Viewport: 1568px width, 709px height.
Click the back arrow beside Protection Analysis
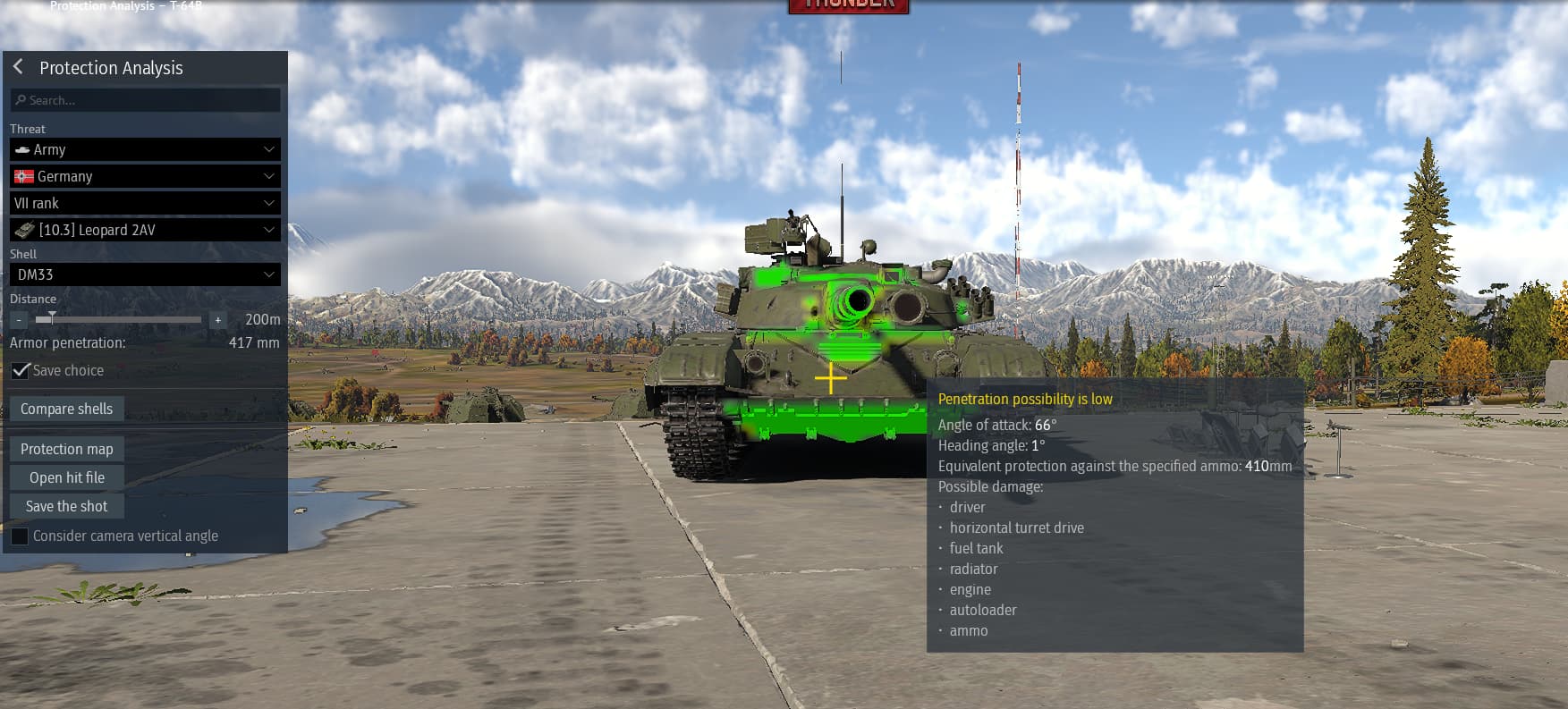coord(16,67)
